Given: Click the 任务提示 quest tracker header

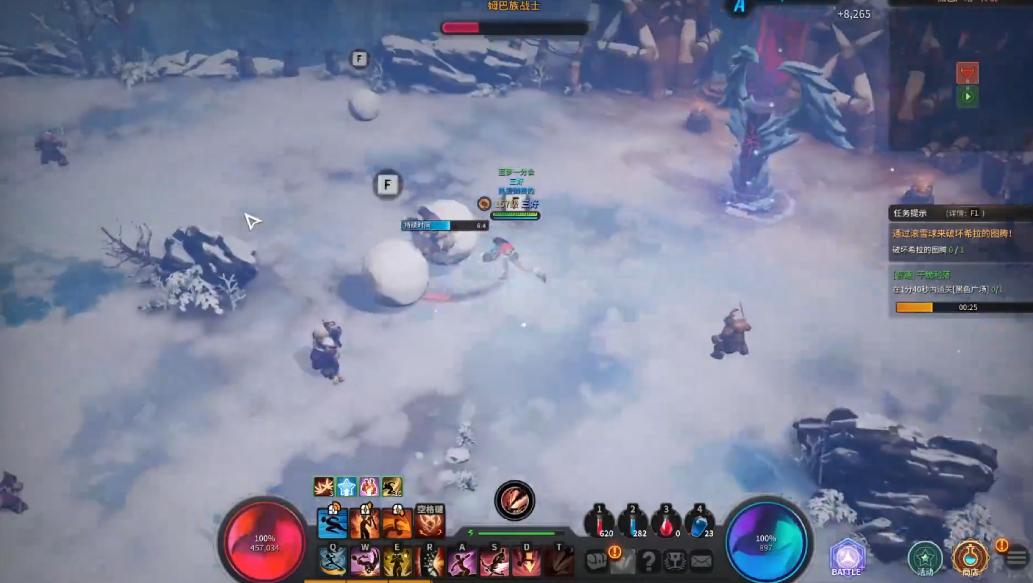Looking at the screenshot, I should point(910,213).
